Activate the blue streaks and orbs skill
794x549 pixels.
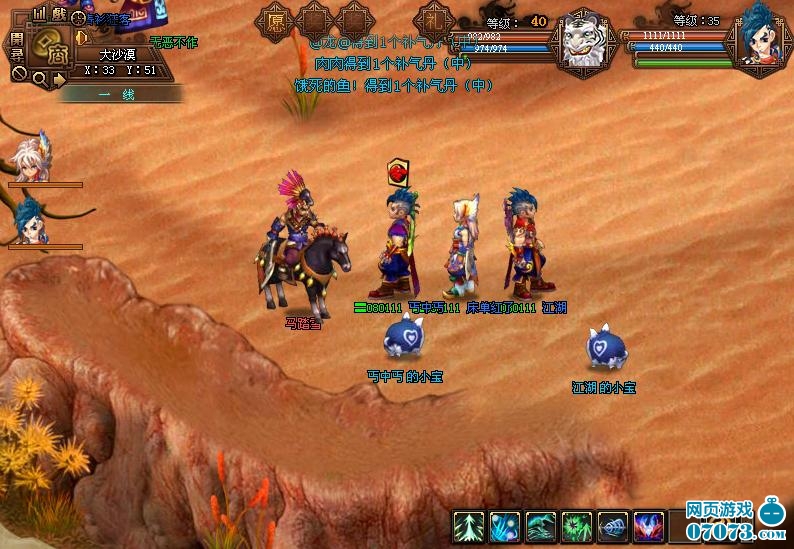coord(505,527)
